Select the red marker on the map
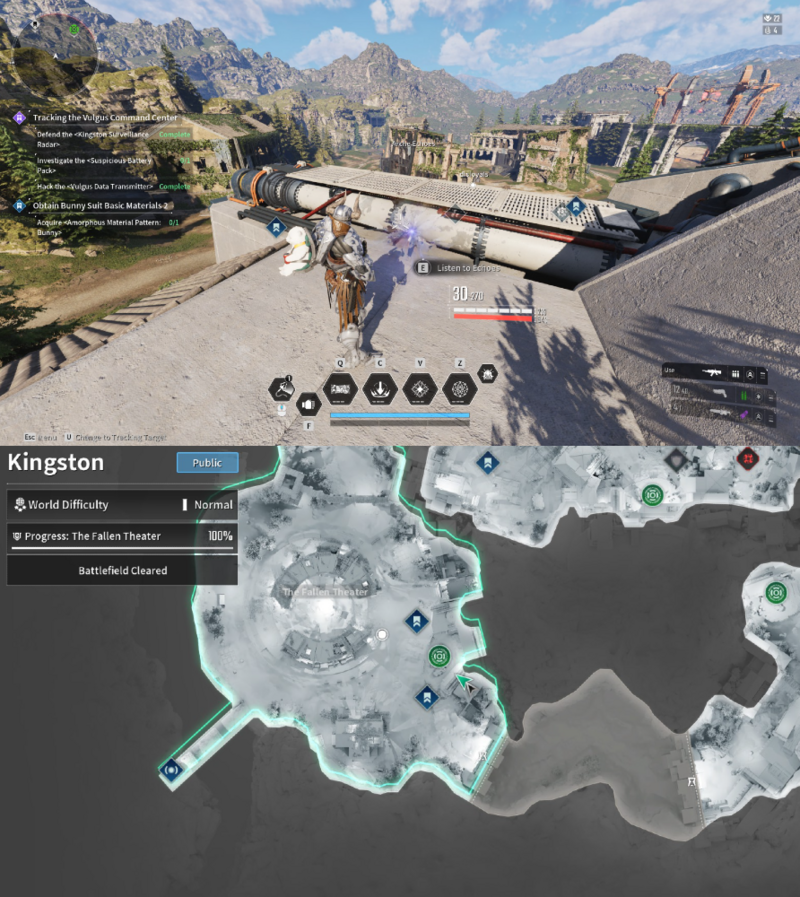 coord(745,458)
